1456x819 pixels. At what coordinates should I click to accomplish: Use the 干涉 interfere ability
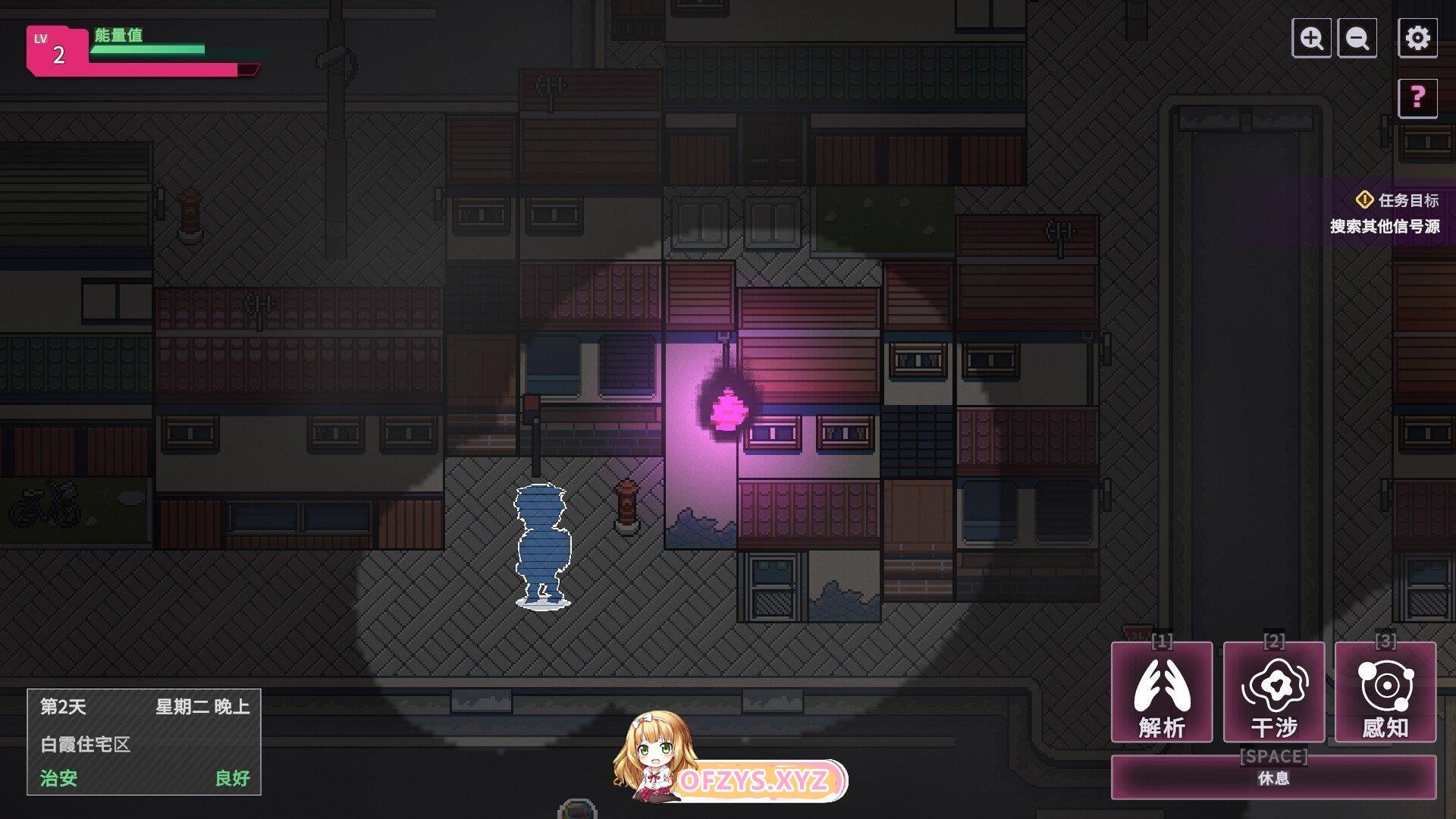click(x=1274, y=692)
